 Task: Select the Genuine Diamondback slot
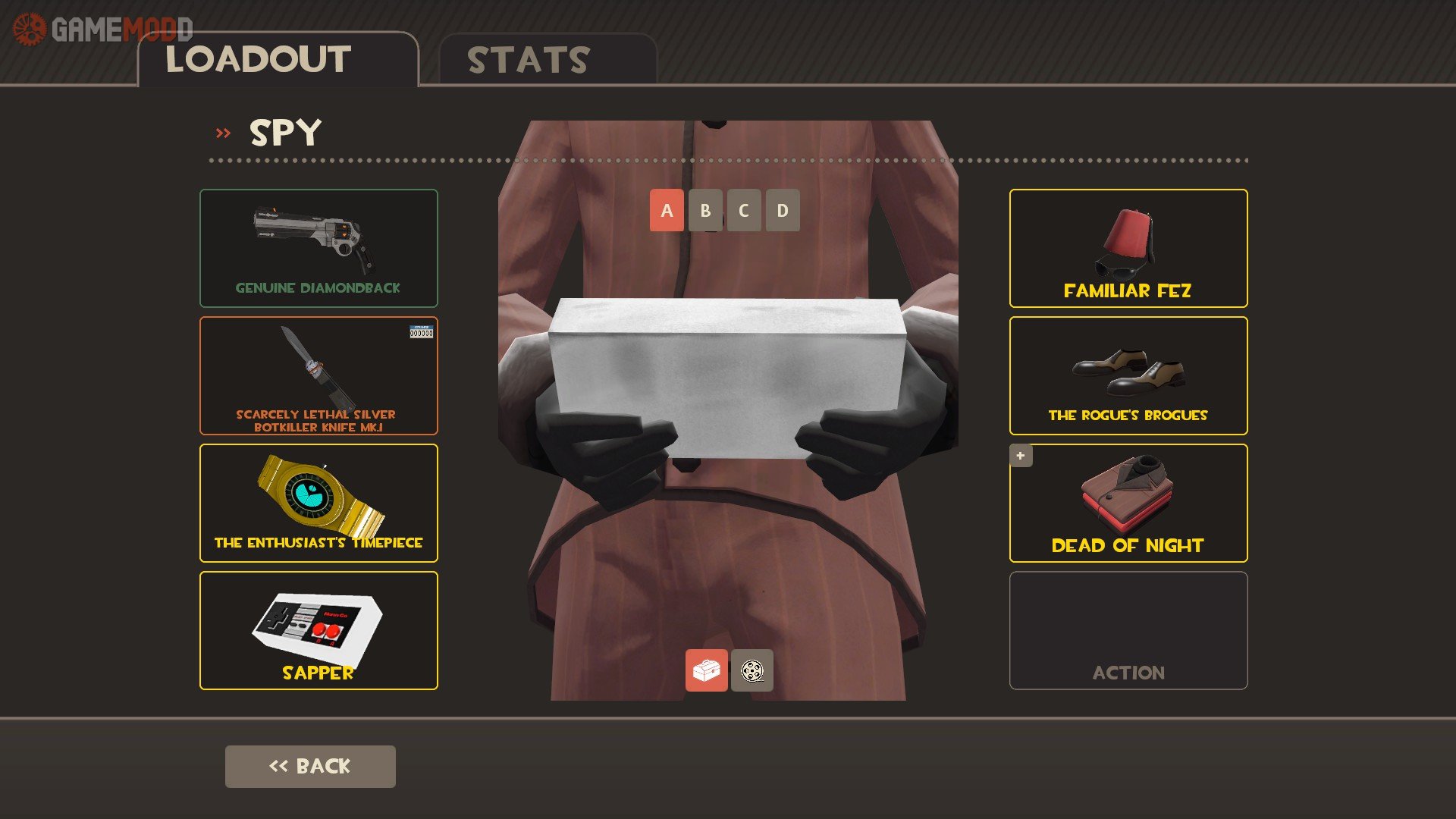coord(318,248)
